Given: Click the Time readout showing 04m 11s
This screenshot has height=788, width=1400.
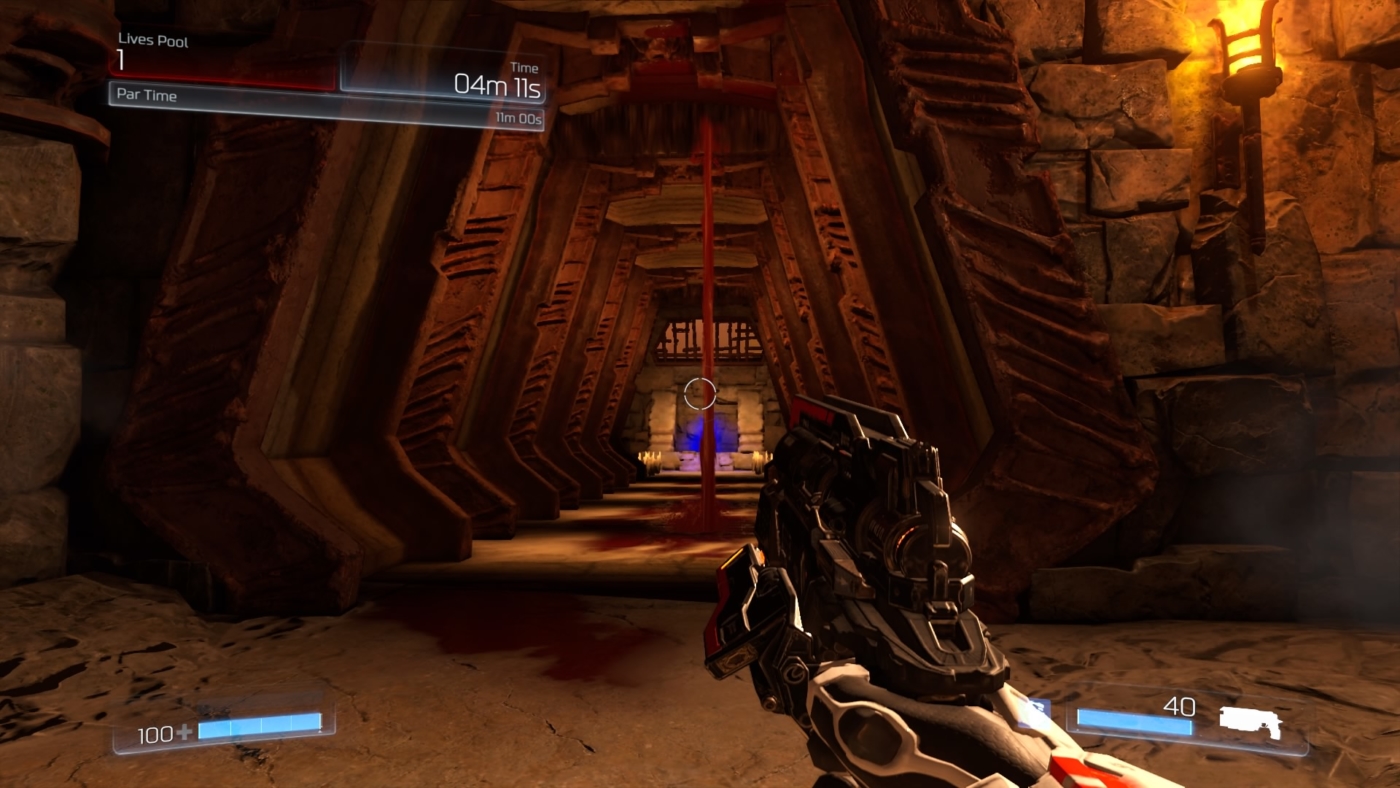Looking at the screenshot, I should click(x=500, y=84).
